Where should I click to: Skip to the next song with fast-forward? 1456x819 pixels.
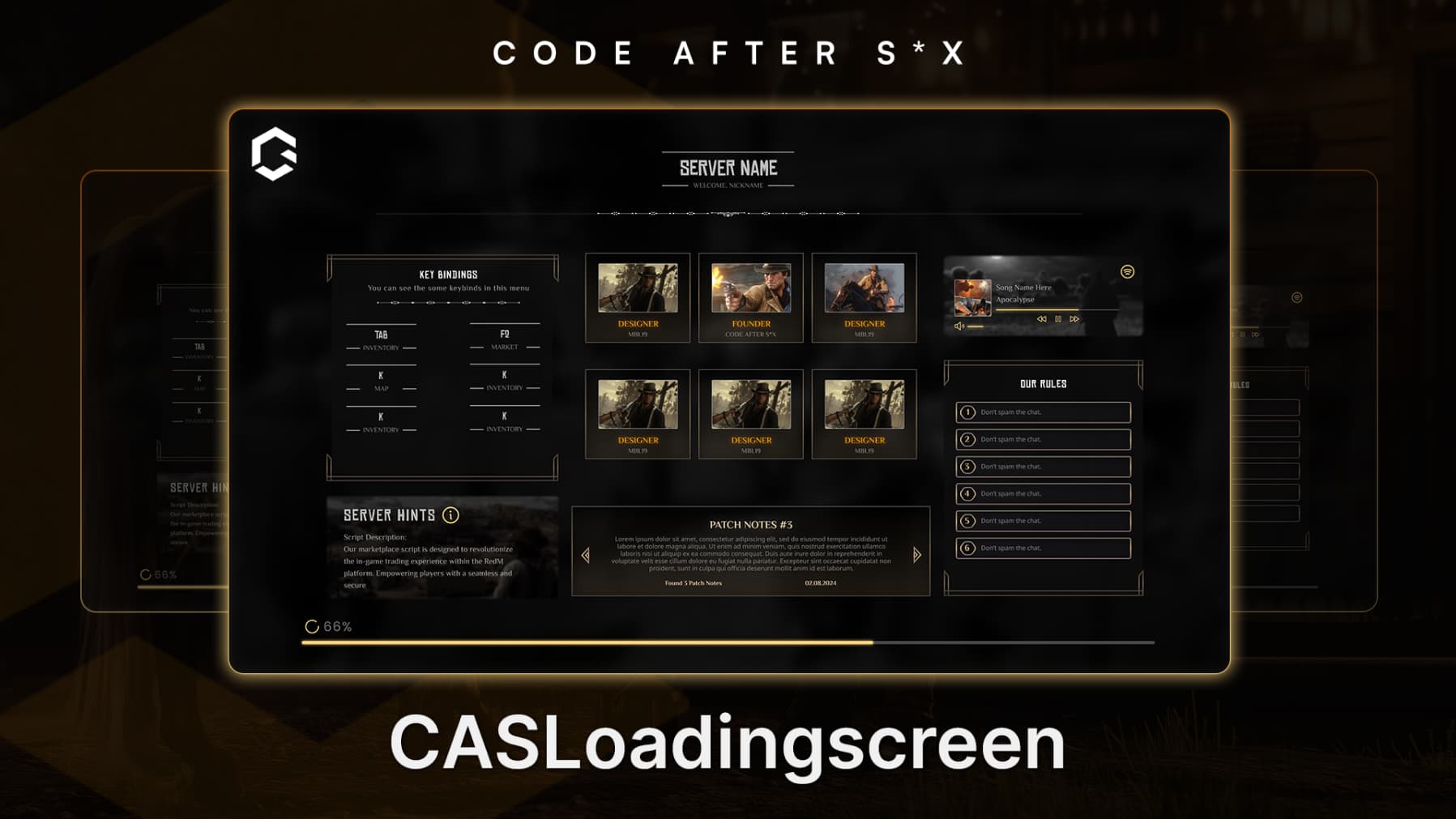tap(1075, 319)
